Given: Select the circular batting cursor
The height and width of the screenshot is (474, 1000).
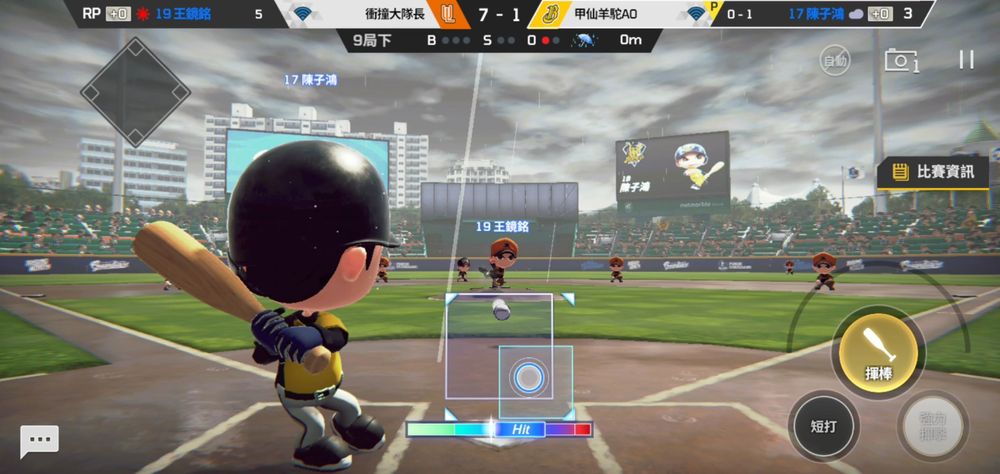Looking at the screenshot, I should [529, 378].
